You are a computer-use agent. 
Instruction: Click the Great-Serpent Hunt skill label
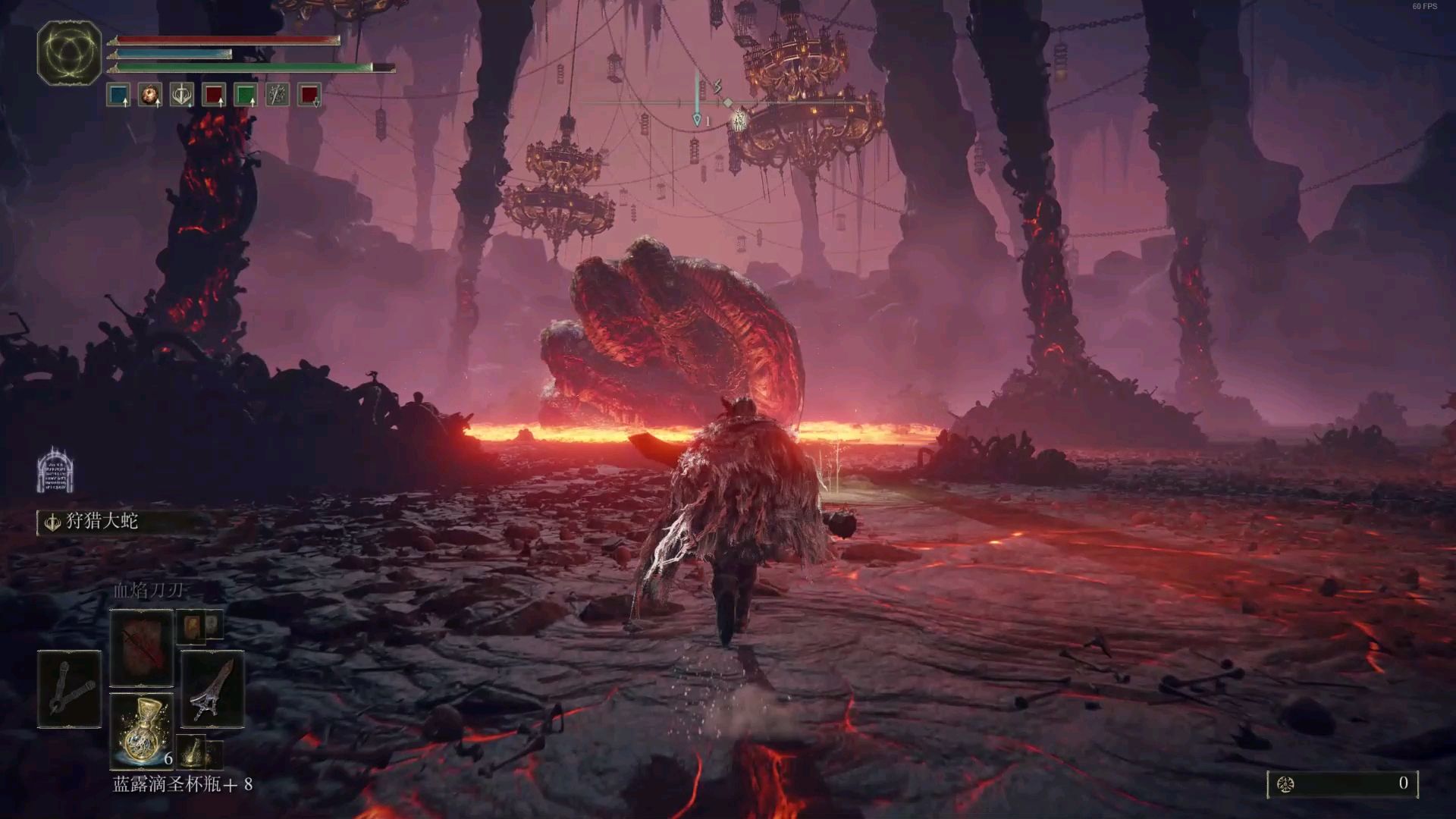coord(102,522)
